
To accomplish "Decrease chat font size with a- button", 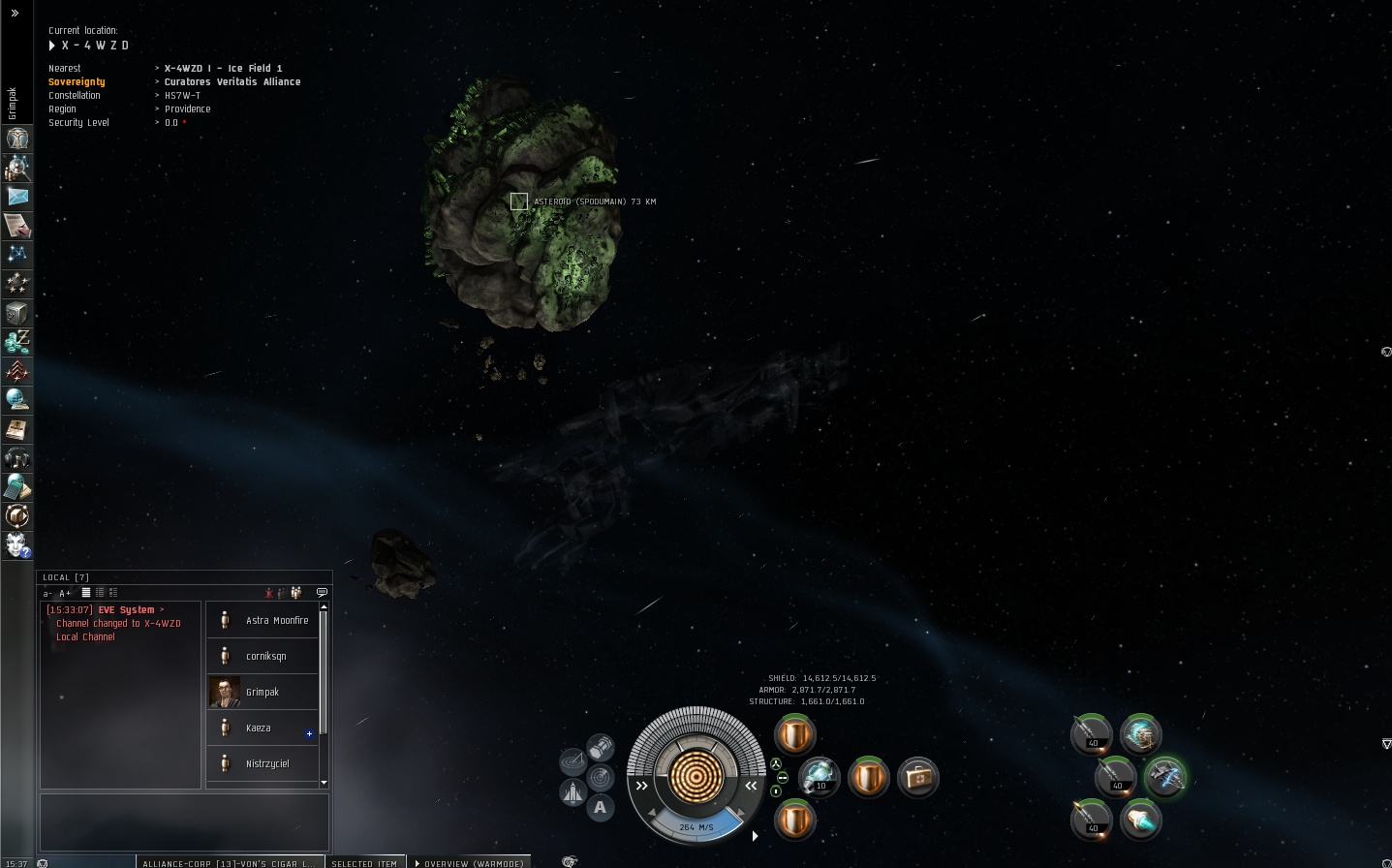I will (x=47, y=593).
